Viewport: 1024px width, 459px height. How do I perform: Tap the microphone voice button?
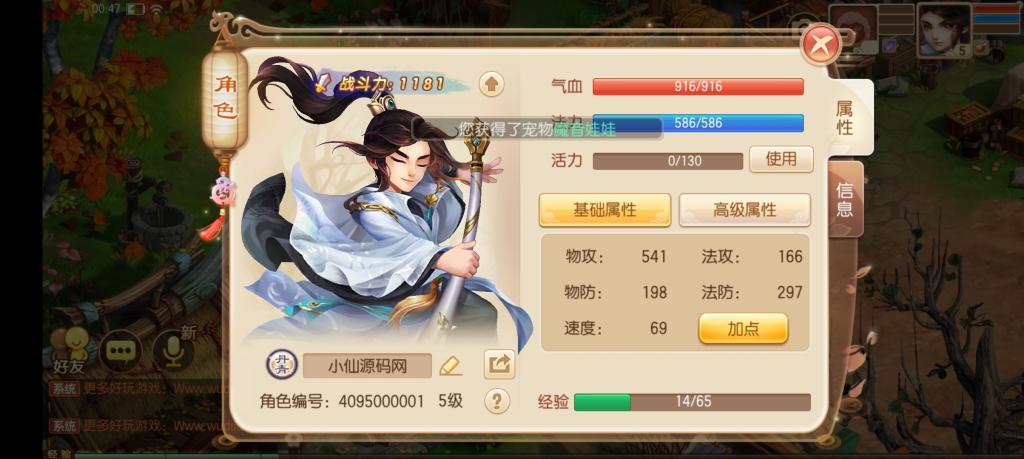(172, 350)
